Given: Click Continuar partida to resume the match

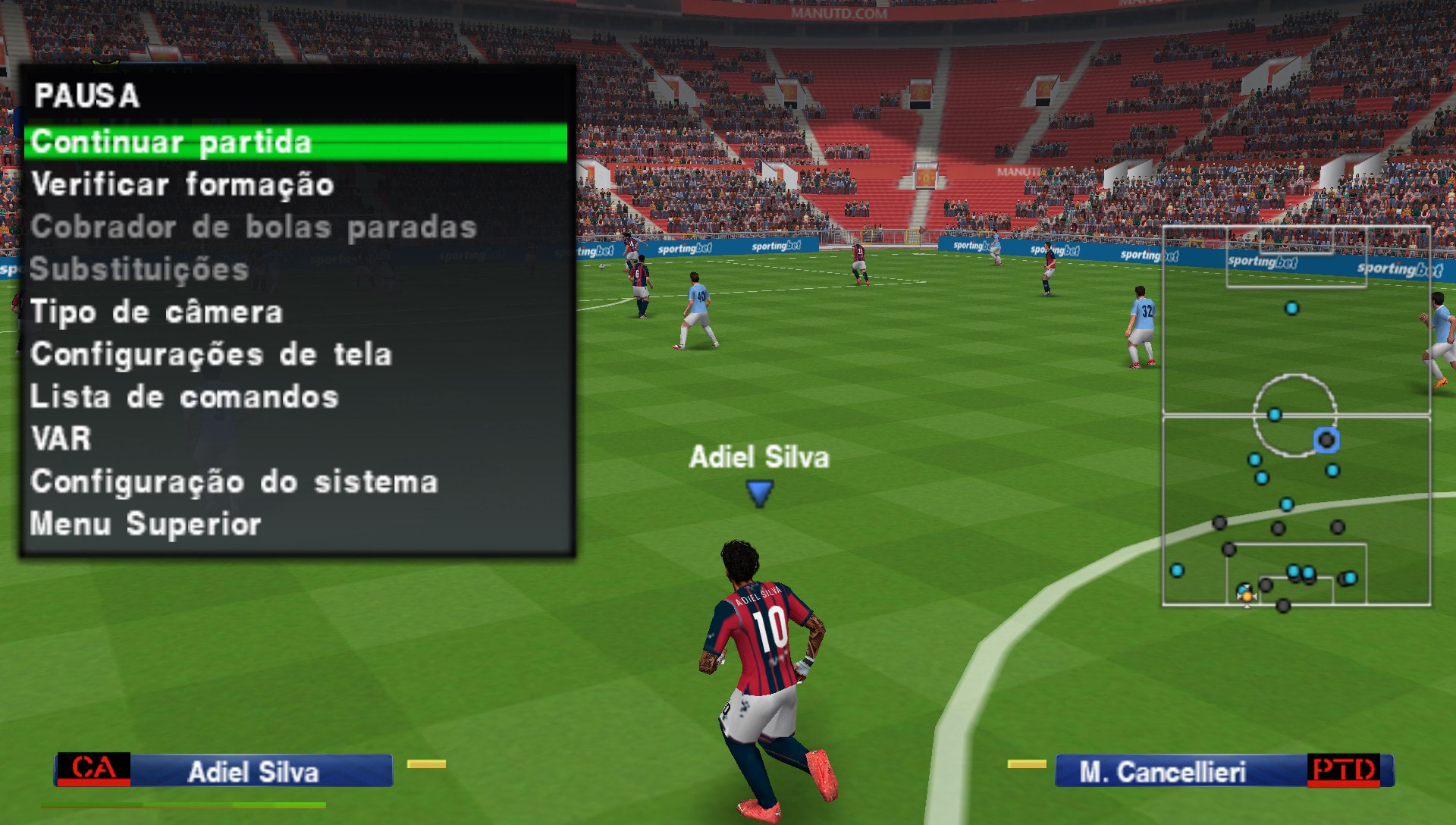Looking at the screenshot, I should pos(175,141).
